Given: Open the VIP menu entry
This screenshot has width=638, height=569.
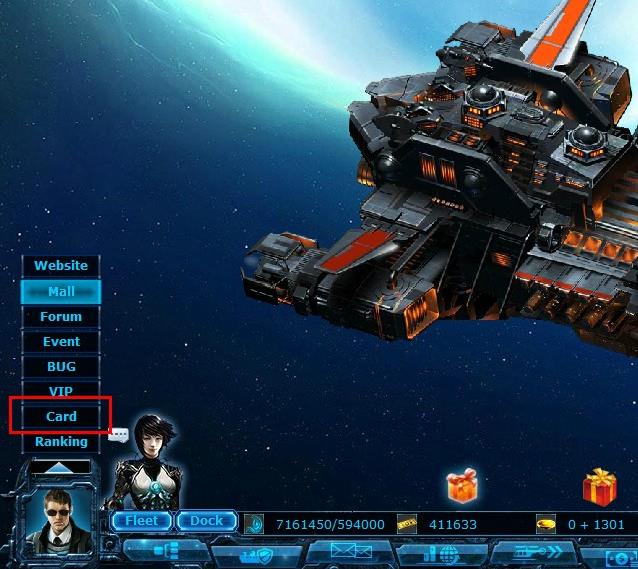Looking at the screenshot, I should 61,391.
